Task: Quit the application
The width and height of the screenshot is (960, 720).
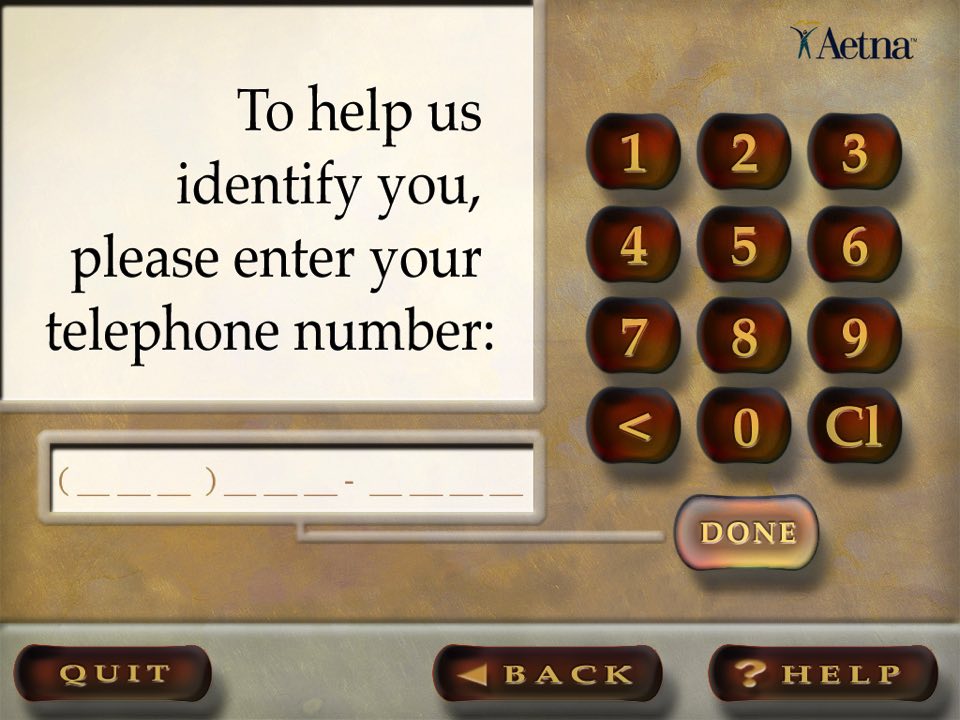Action: (x=114, y=673)
